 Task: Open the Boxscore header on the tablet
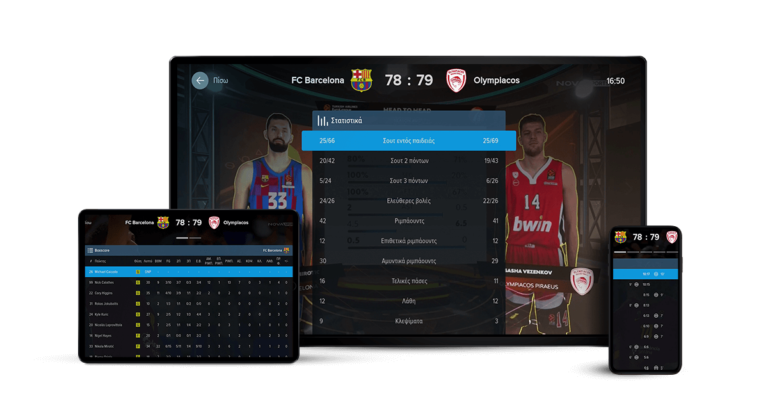click(99, 250)
